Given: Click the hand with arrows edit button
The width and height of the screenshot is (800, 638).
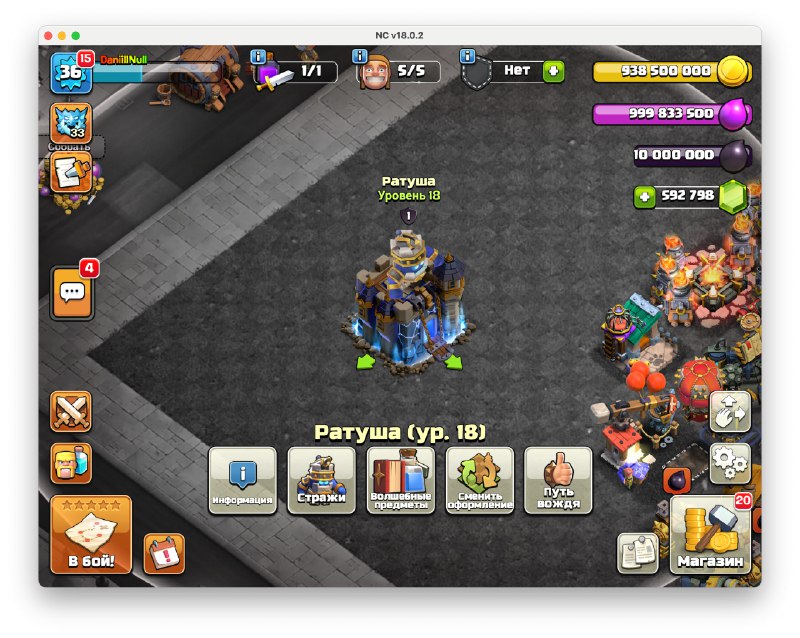Looking at the screenshot, I should coord(730,412).
